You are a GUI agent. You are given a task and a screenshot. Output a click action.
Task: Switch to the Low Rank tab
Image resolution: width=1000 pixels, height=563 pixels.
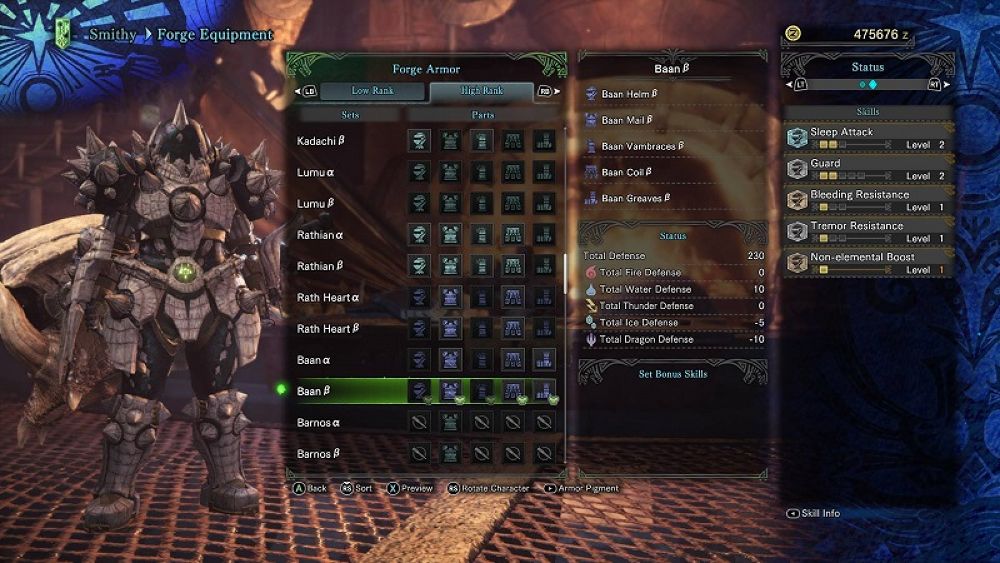[372, 91]
